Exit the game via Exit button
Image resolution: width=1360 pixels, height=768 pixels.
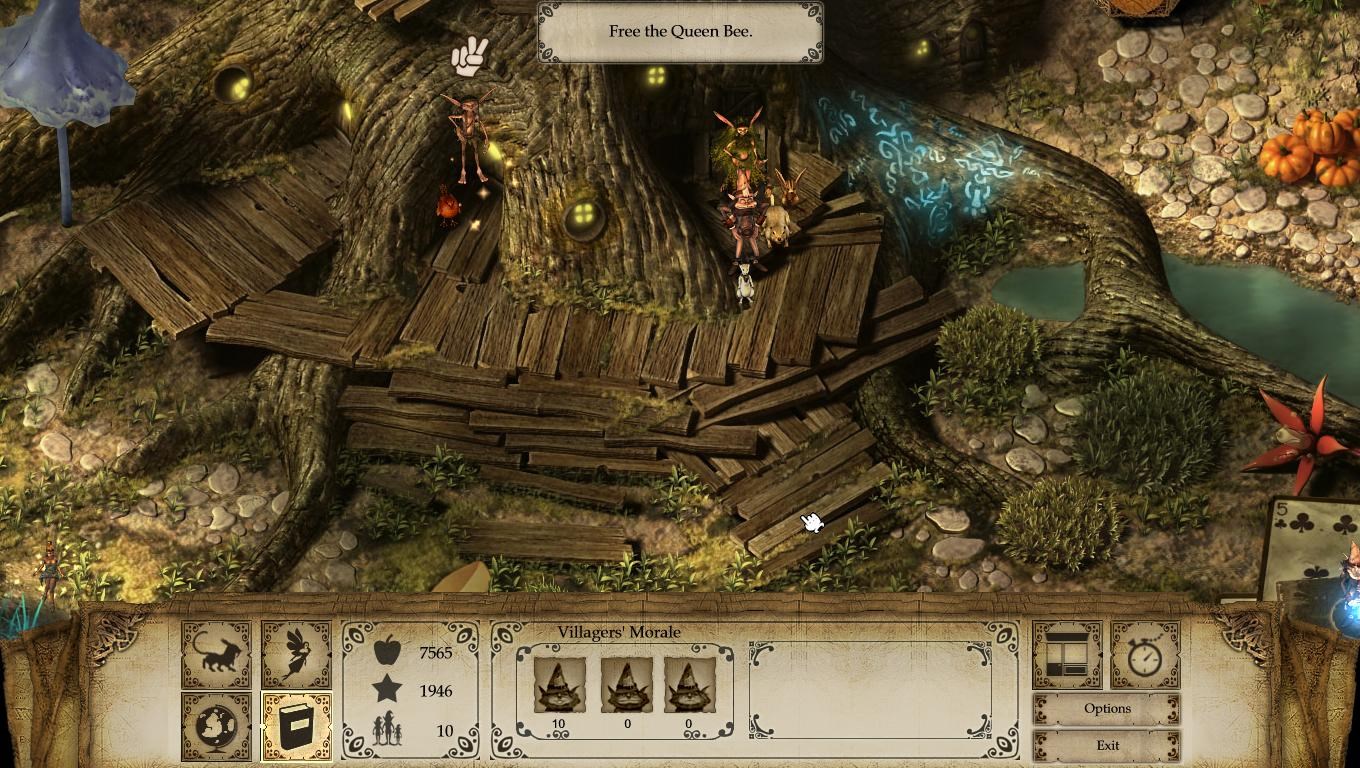1107,746
